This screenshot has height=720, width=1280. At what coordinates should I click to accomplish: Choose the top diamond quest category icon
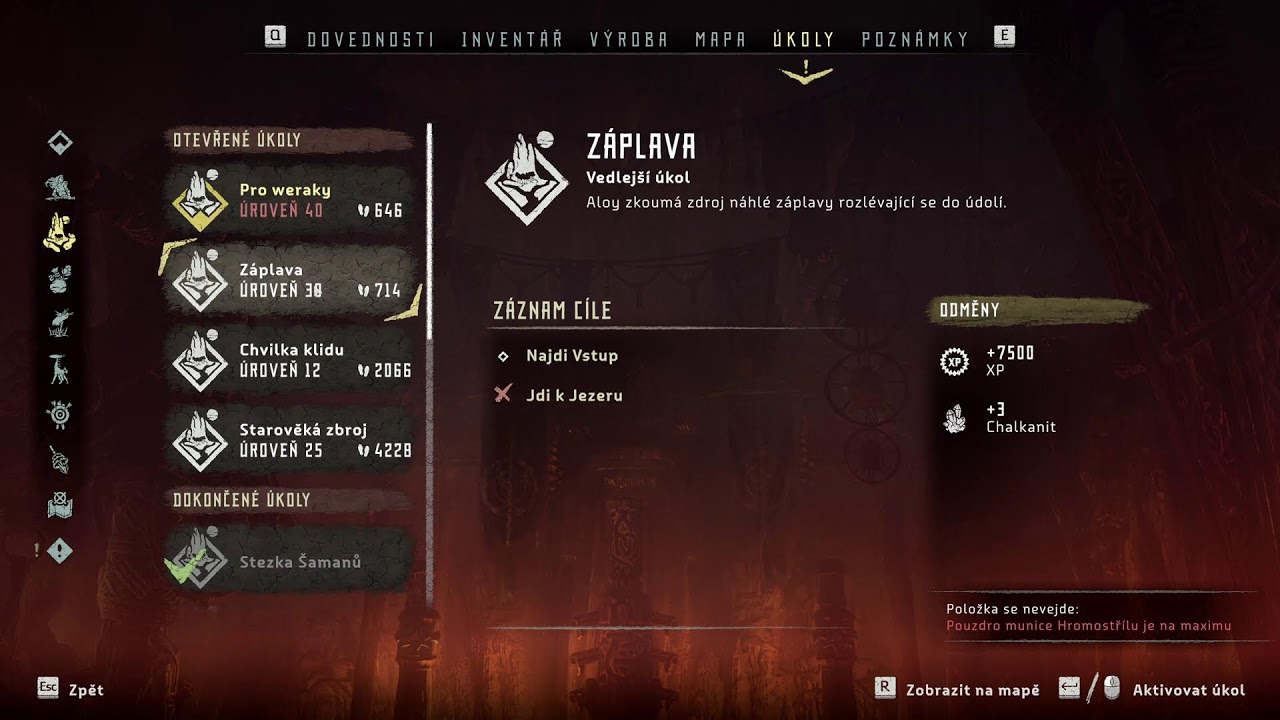coord(60,143)
